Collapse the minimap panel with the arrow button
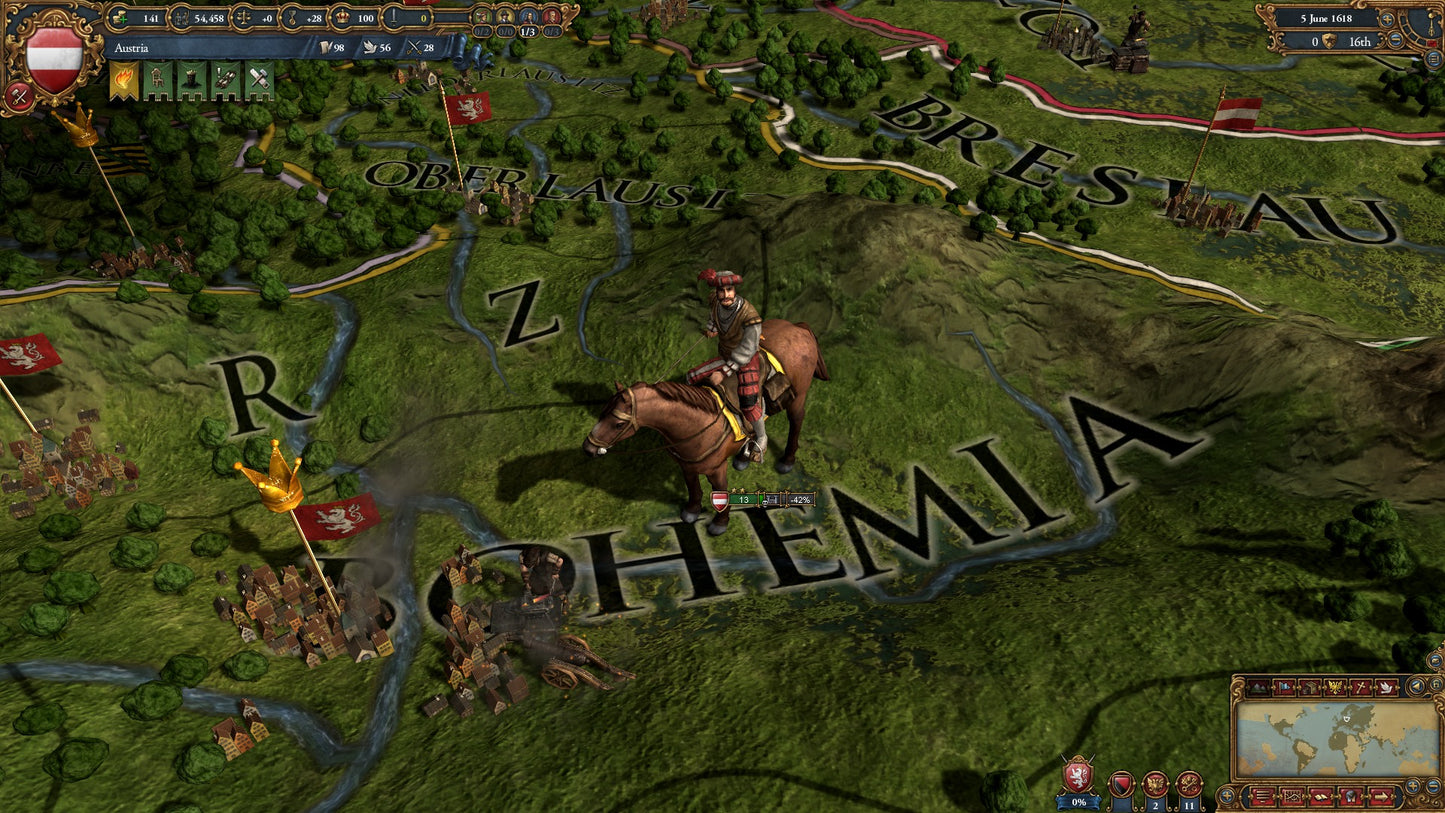Screen dimensions: 1445x813 click(1416, 686)
